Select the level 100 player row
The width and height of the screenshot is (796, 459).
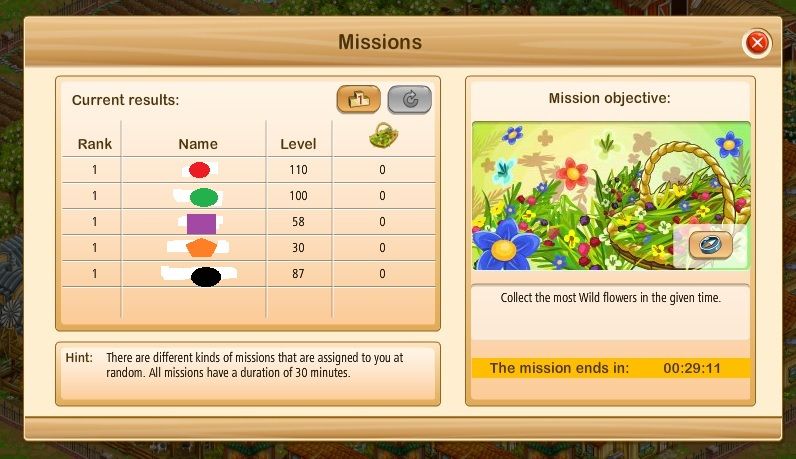pos(248,197)
